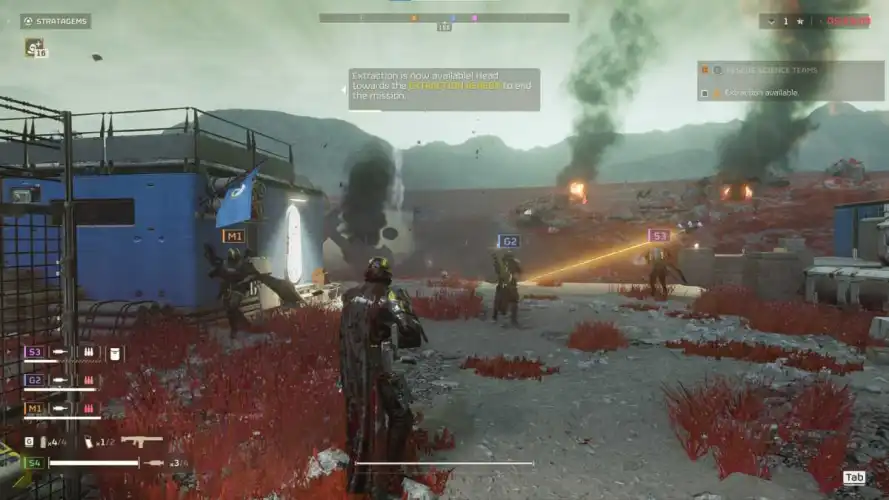Select the Rescue Science Teams objective

pyautogui.click(x=790, y=70)
